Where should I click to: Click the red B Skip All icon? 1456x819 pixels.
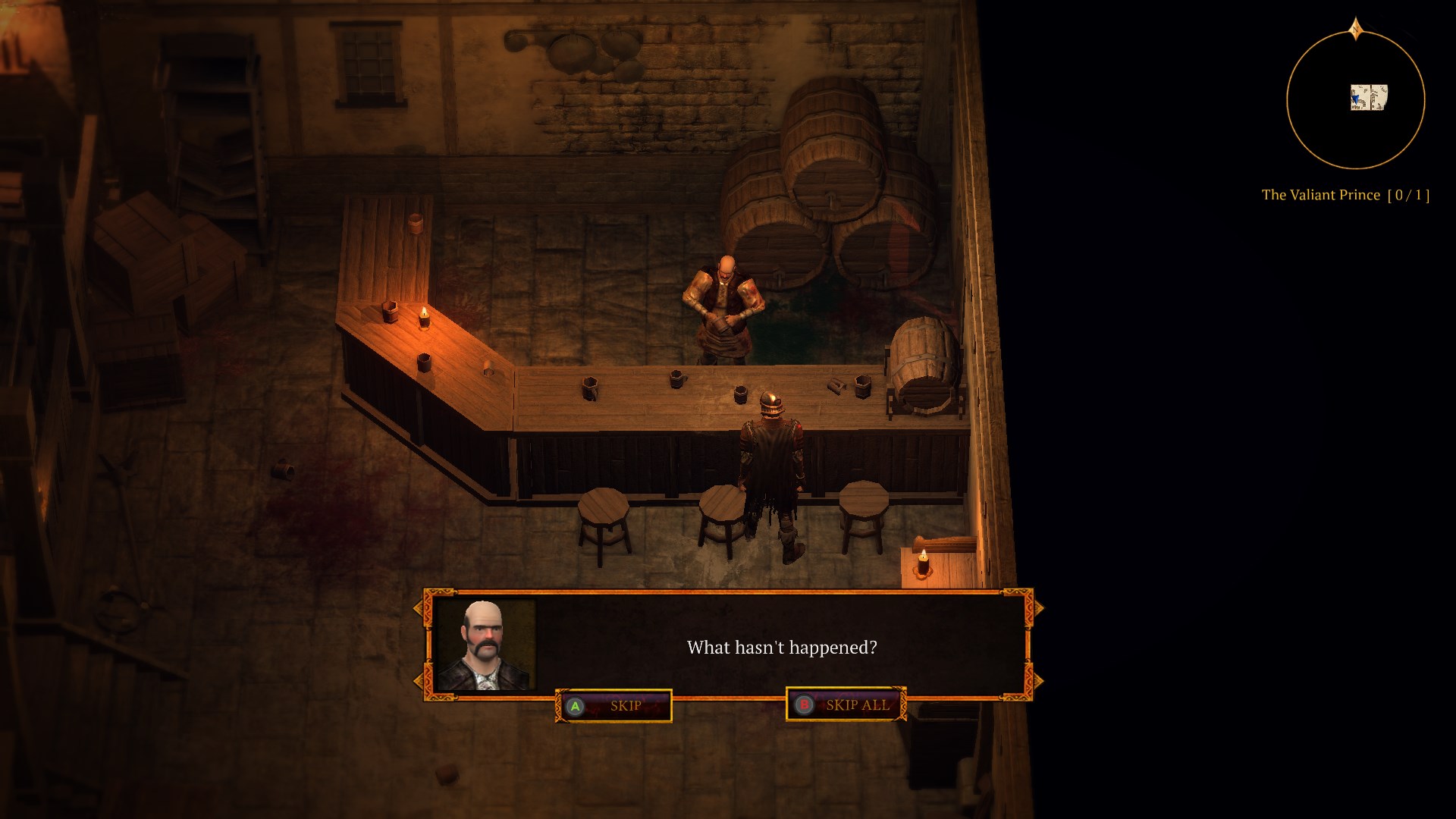(804, 704)
